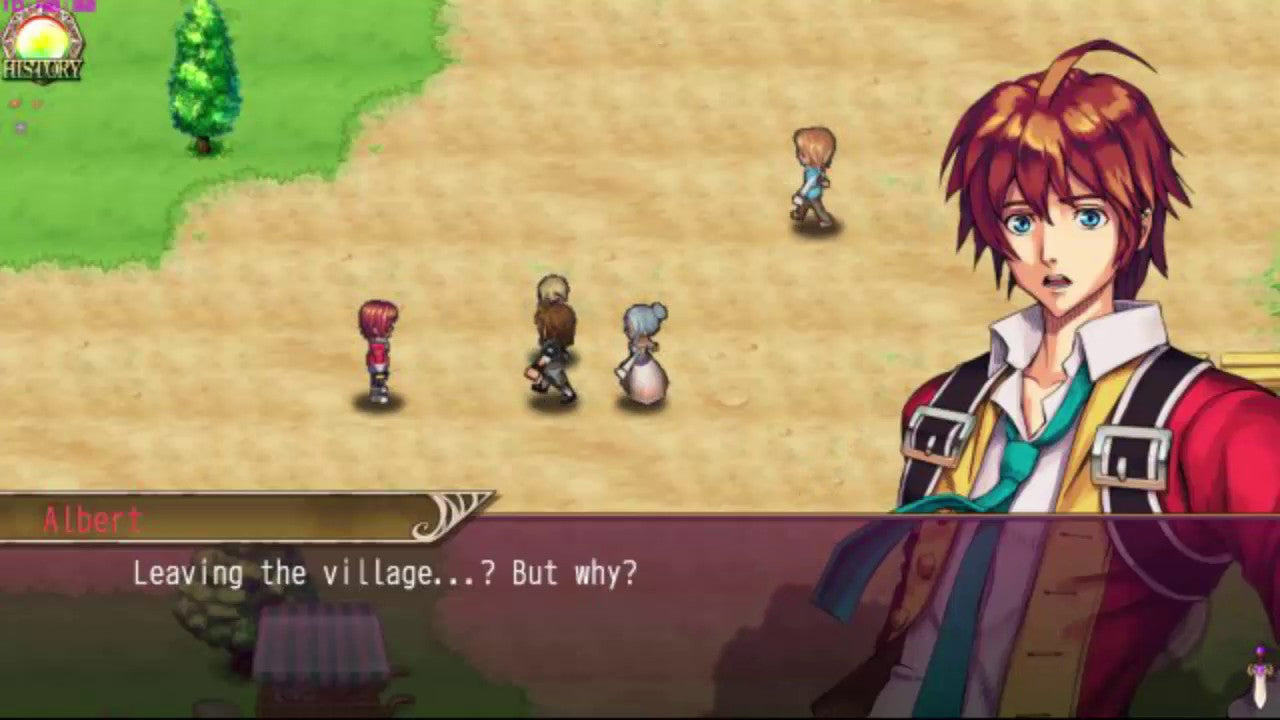
Task: Click the Albert nameplate
Action: click(x=90, y=517)
